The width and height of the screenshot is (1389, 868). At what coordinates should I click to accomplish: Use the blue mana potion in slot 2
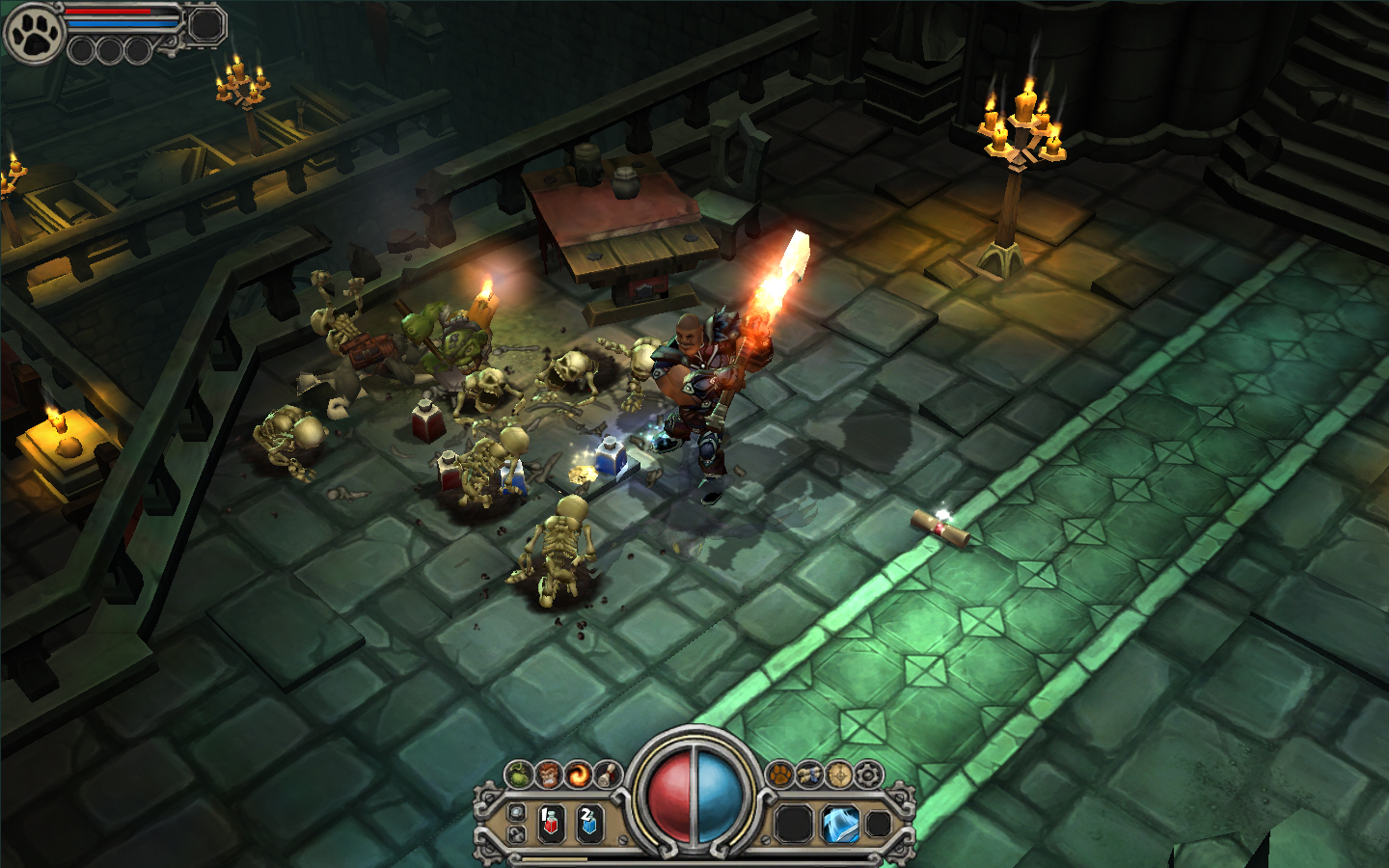point(590,822)
